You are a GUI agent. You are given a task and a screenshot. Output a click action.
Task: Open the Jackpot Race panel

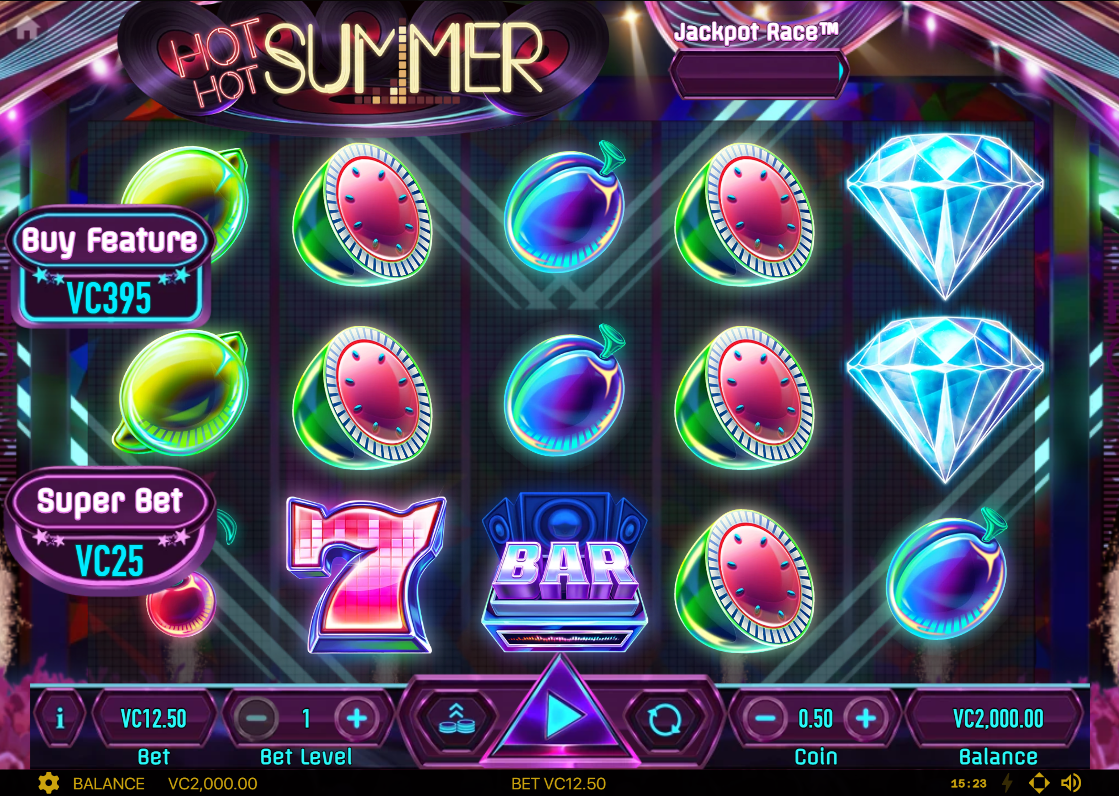tap(757, 71)
